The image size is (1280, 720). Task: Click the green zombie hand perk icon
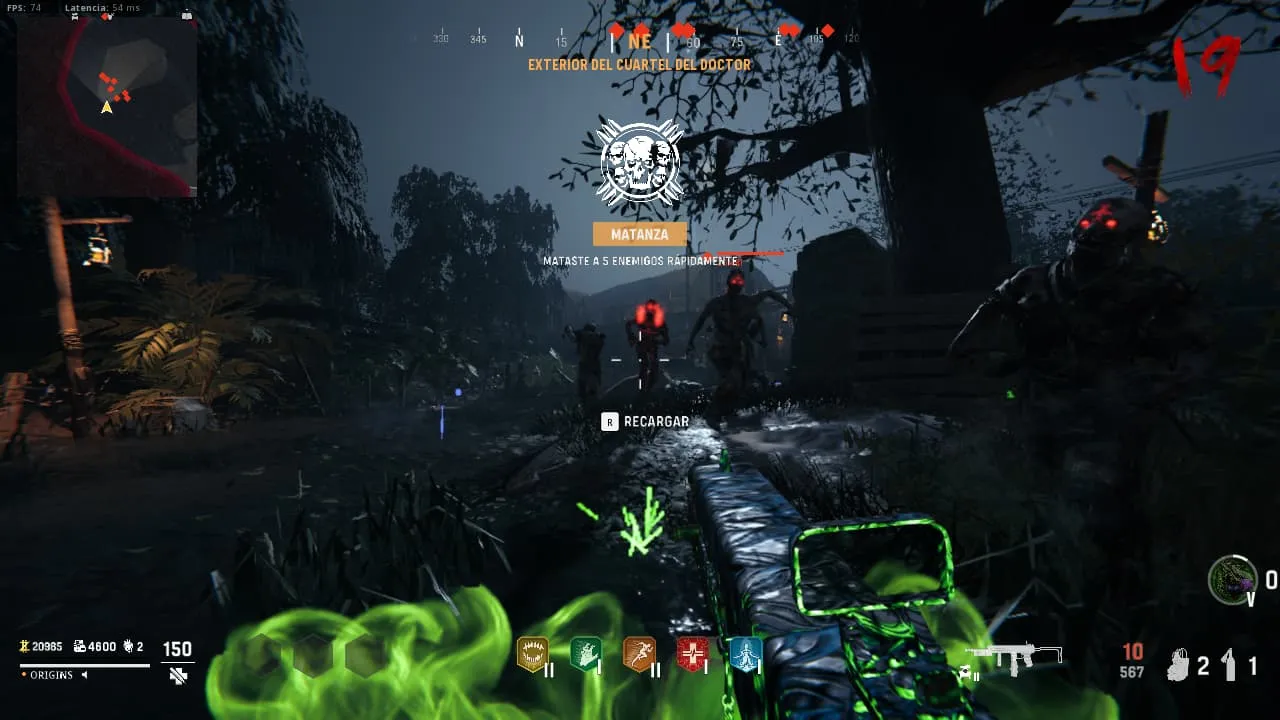[585, 654]
